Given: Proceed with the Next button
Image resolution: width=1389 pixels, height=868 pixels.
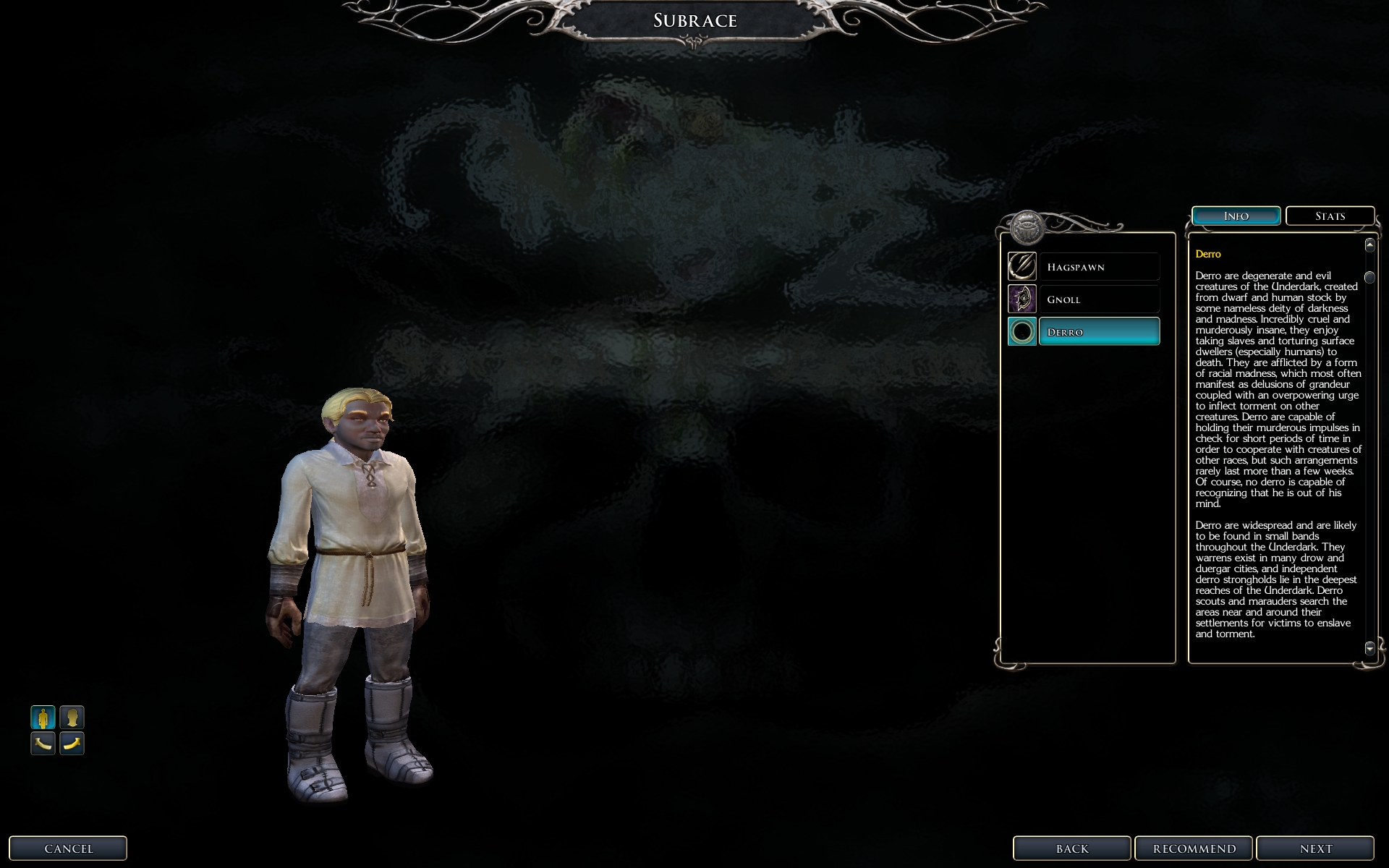Looking at the screenshot, I should [x=1314, y=848].
